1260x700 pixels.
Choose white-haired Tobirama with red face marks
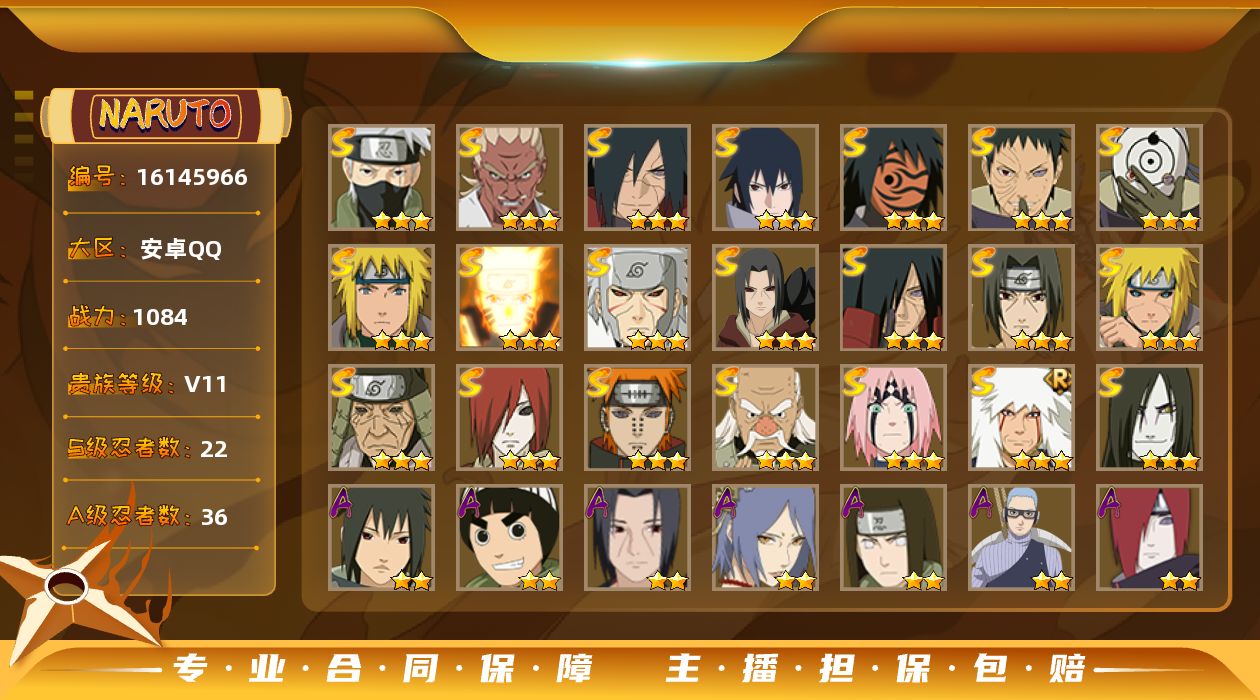click(x=637, y=297)
